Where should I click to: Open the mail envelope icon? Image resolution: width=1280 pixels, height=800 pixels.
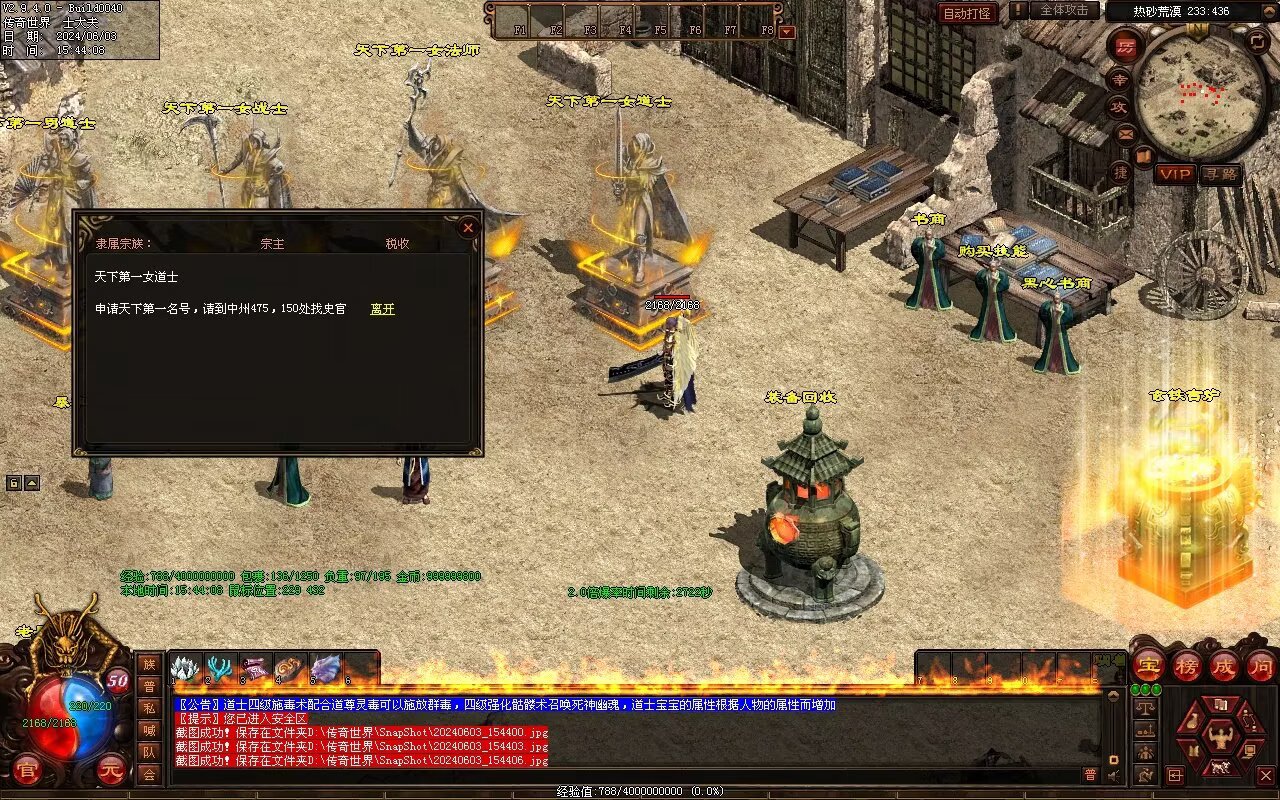[1126, 133]
